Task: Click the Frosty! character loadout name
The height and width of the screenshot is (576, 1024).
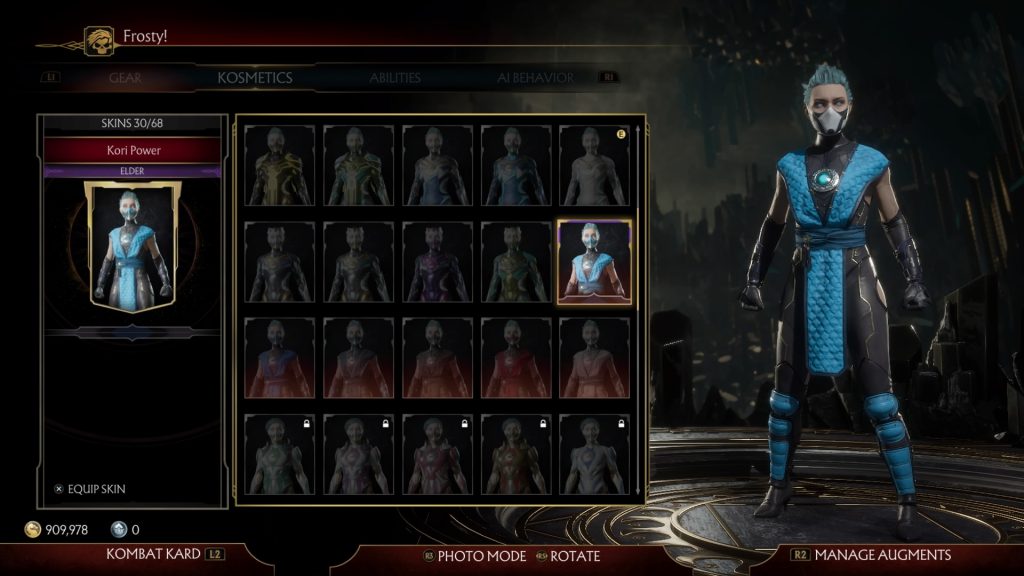Action: coord(144,37)
